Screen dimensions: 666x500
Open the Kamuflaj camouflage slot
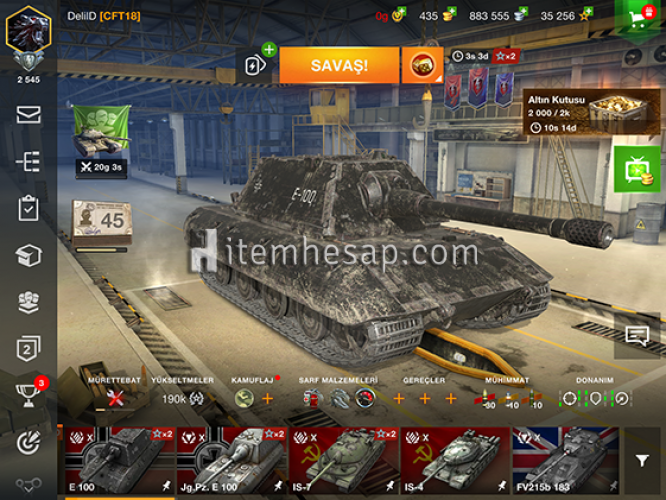pyautogui.click(x=254, y=397)
